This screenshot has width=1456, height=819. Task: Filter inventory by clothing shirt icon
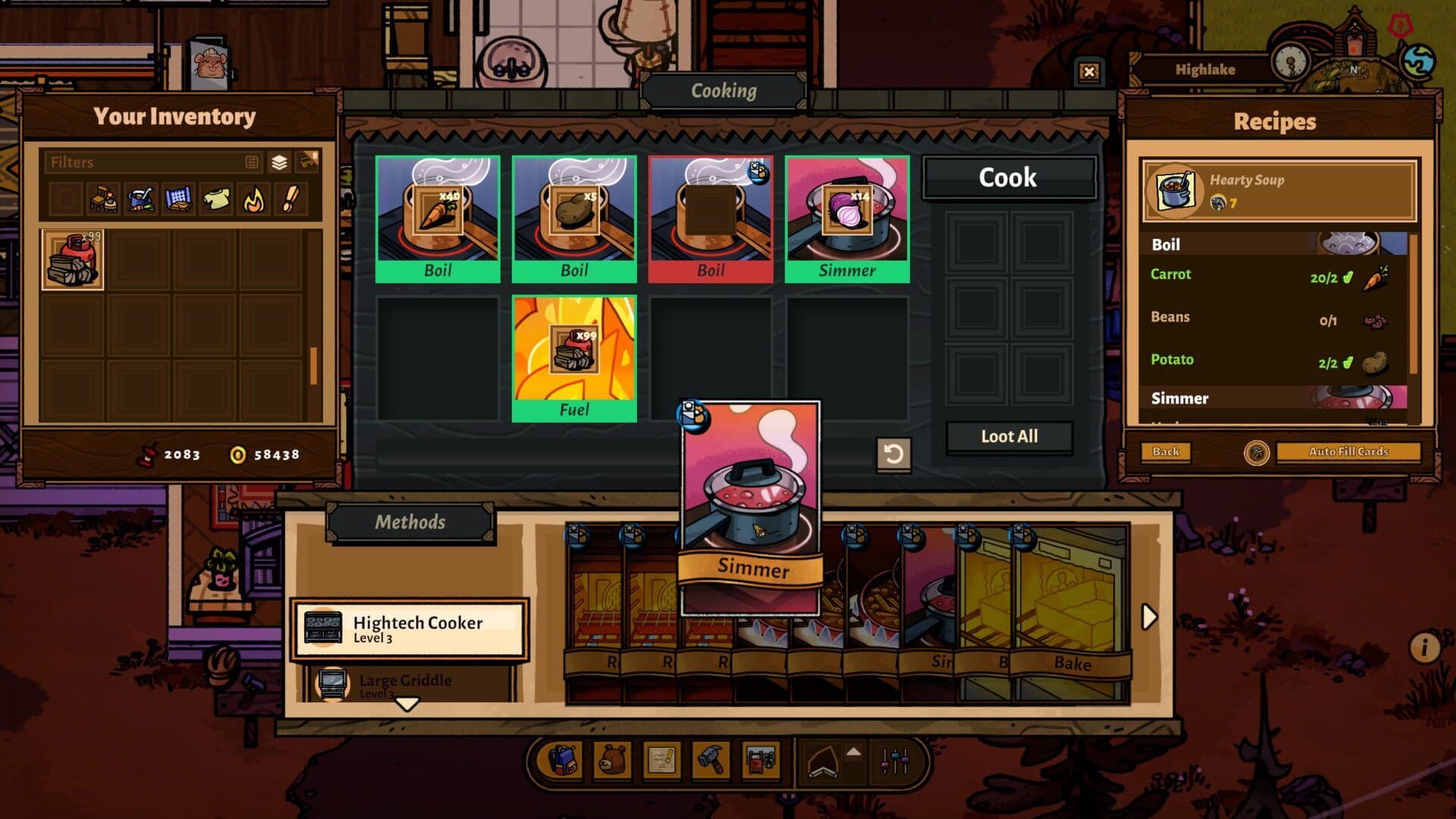[x=216, y=199]
